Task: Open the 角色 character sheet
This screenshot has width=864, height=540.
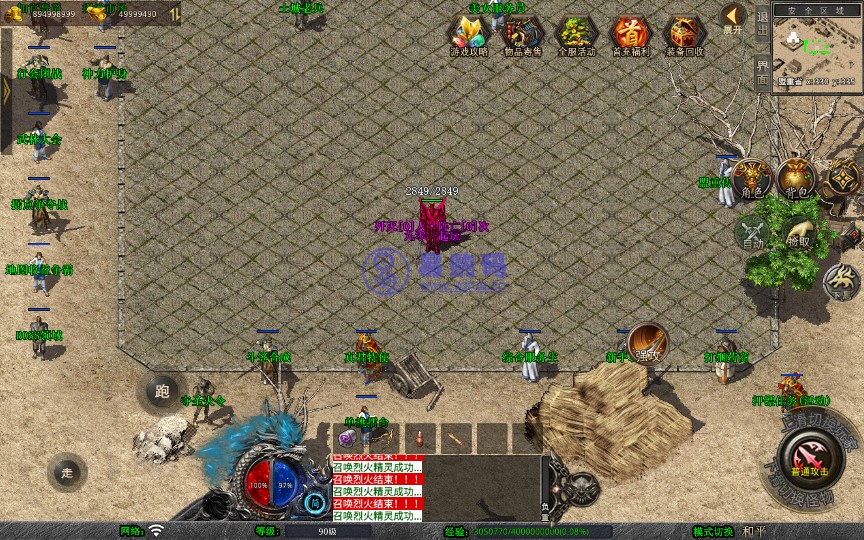Action: point(750,180)
